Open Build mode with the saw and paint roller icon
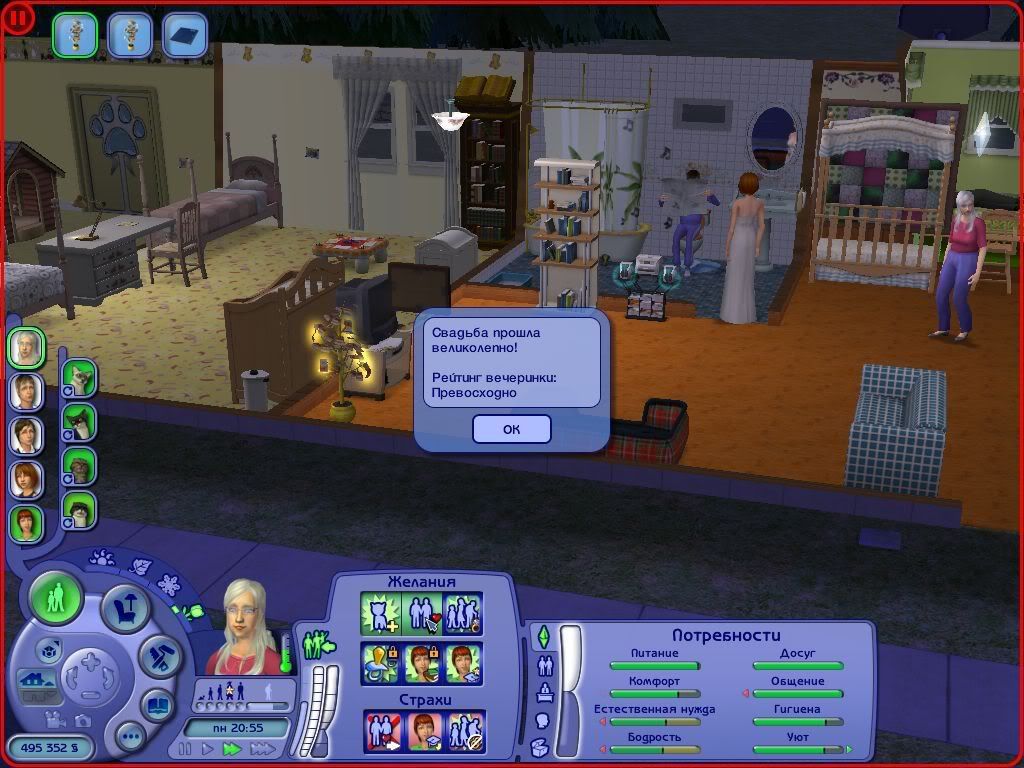 point(159,657)
